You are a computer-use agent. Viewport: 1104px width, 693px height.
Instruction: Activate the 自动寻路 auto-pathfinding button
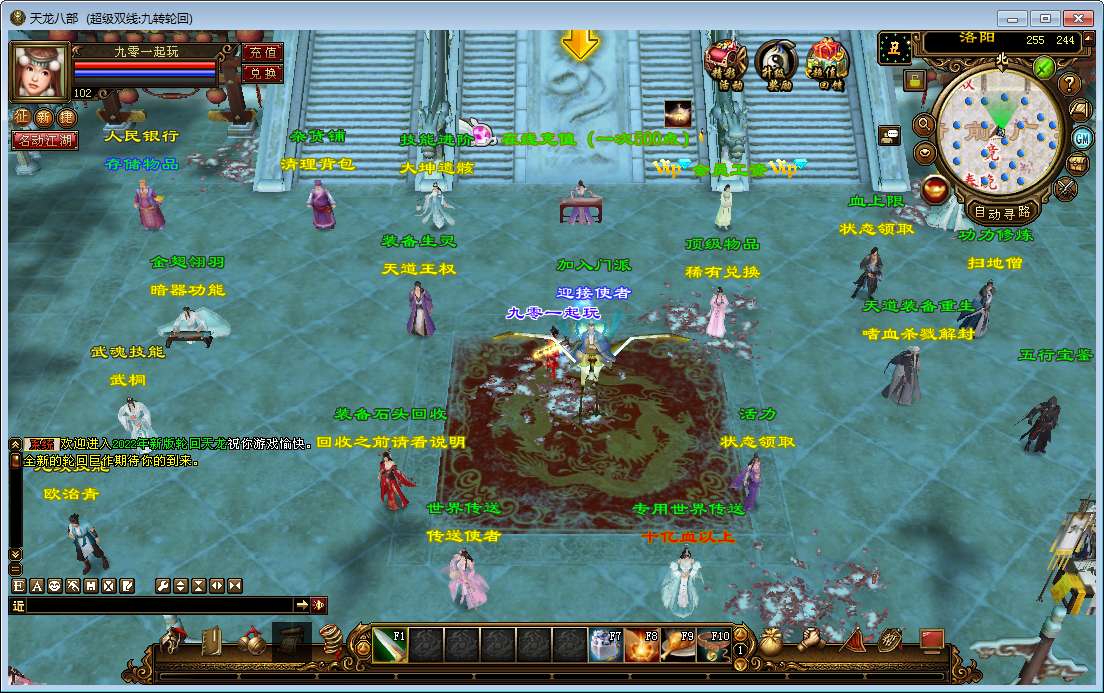pyautogui.click(x=1003, y=212)
